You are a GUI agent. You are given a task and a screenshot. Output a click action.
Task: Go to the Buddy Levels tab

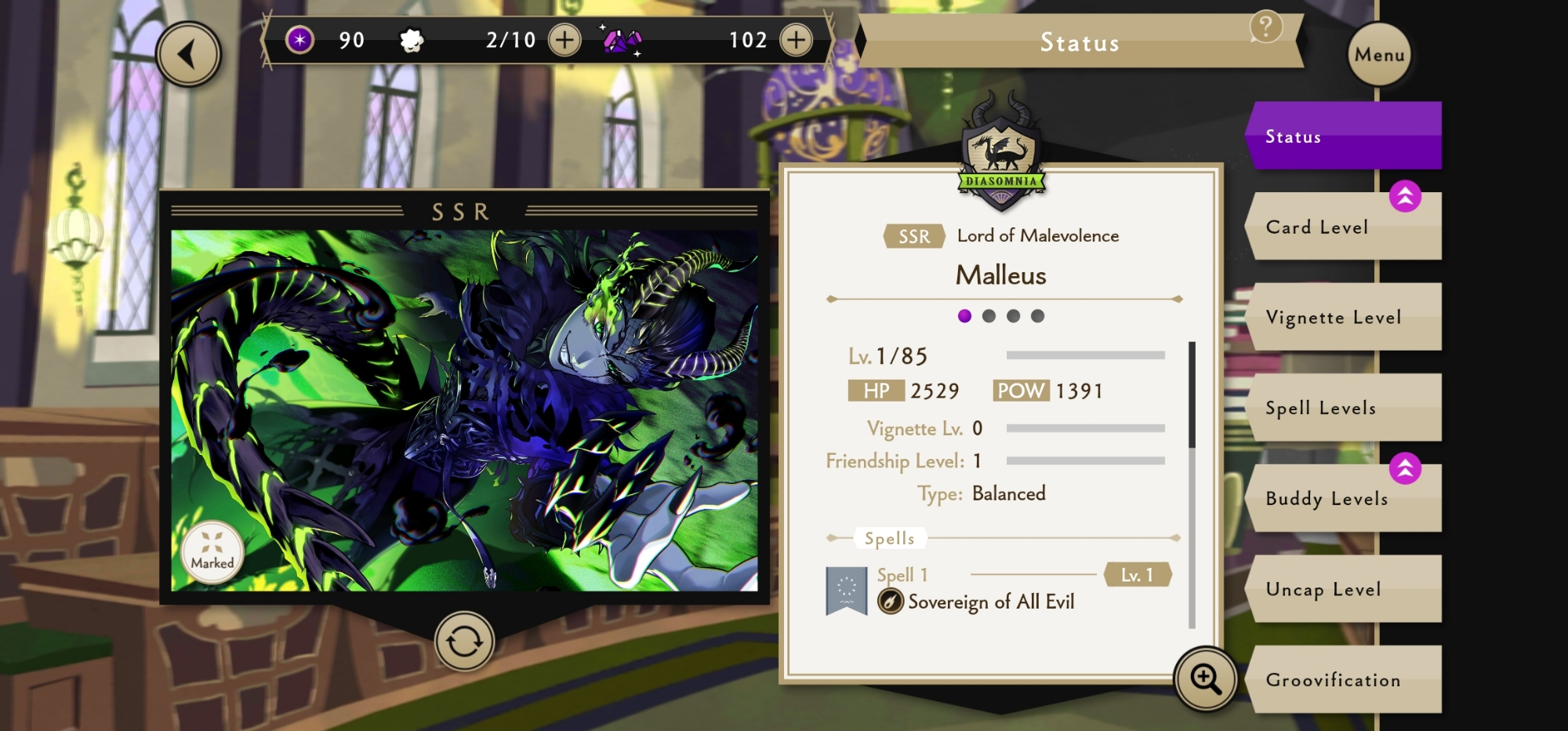(x=1344, y=499)
